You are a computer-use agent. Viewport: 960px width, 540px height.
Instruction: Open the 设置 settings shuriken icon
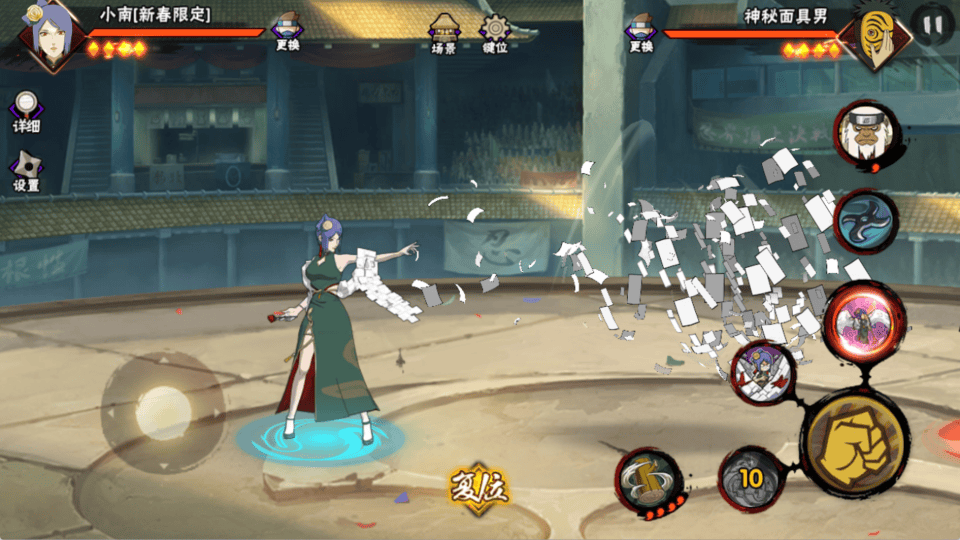pyautogui.click(x=26, y=171)
